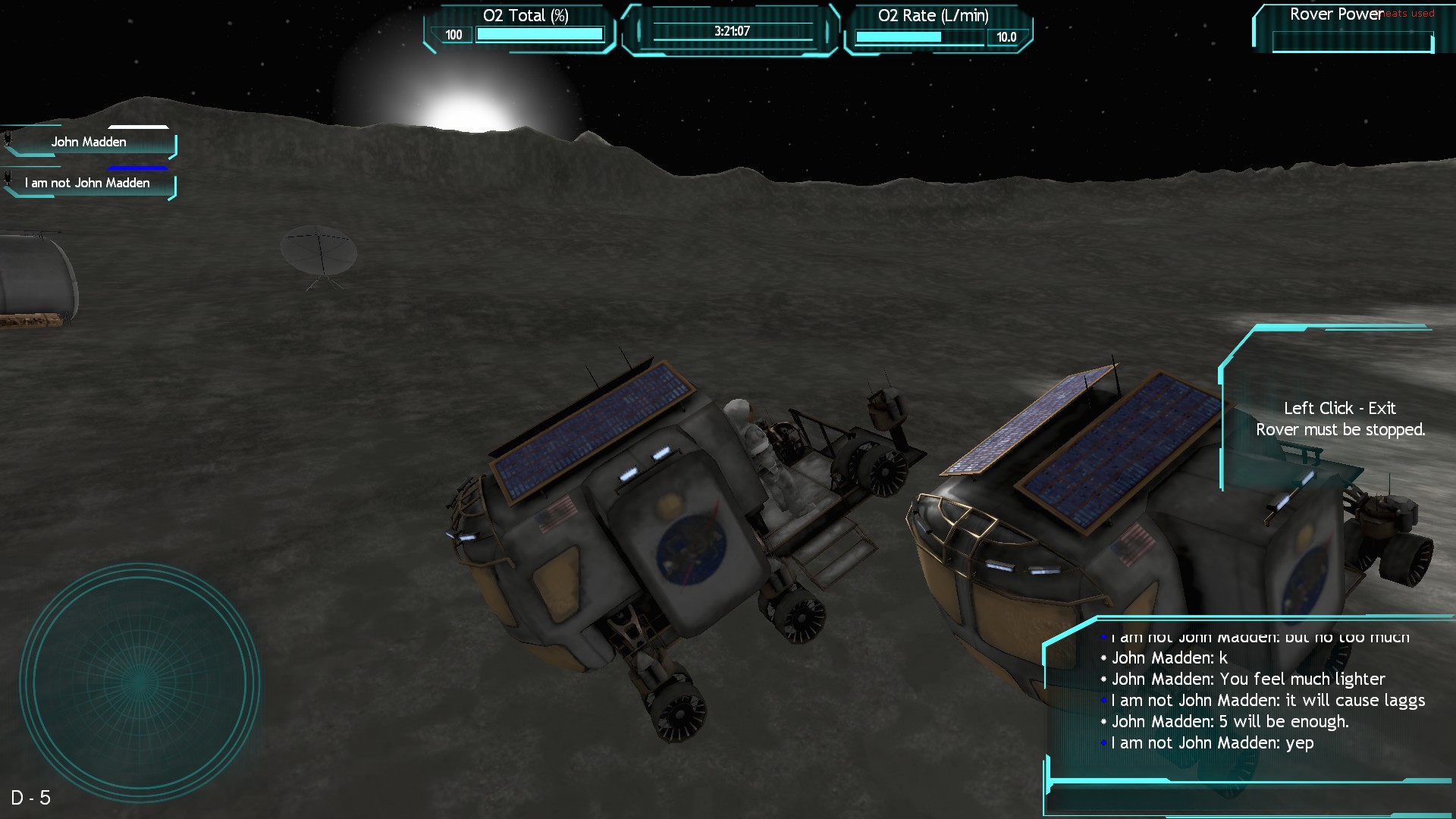Click the mic icon beside I am not John Madden
Screen dimensions: 1456x819
pyautogui.click(x=8, y=178)
